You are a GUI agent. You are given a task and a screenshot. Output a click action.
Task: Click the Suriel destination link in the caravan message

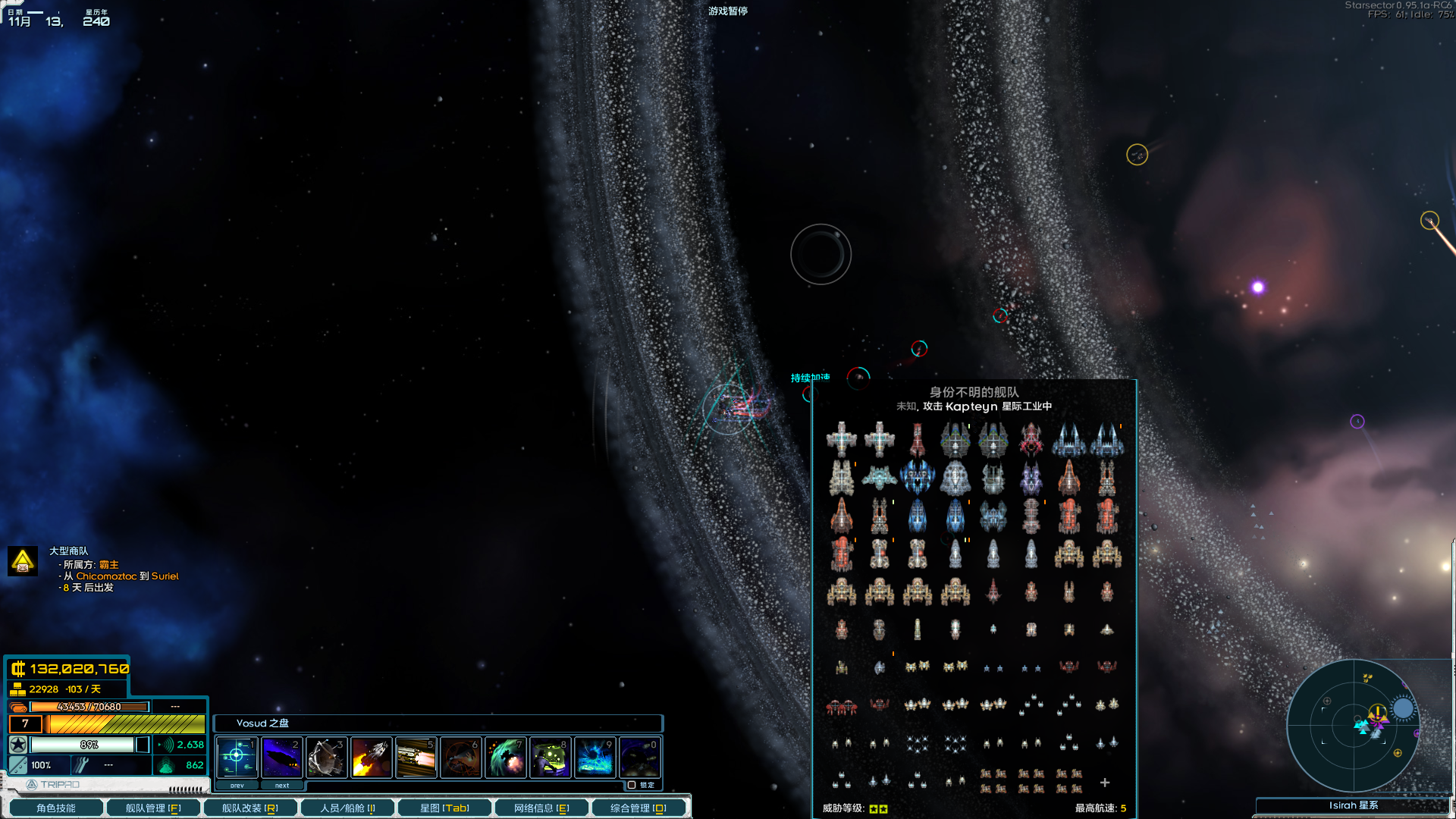(166, 576)
